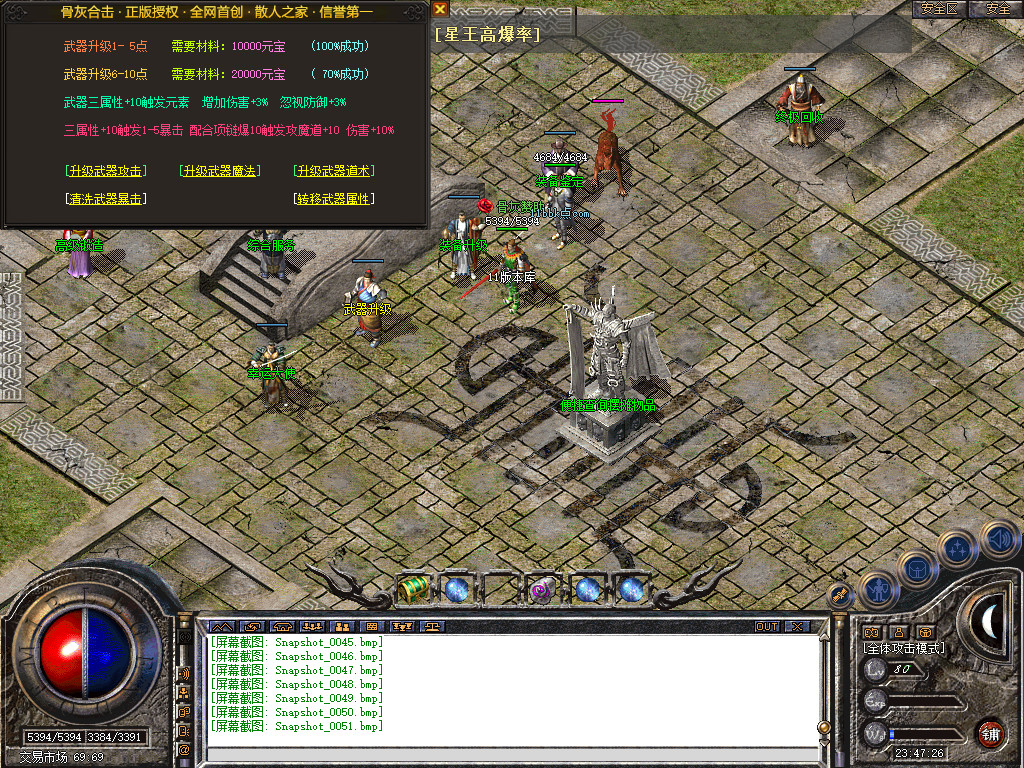Use the purple swirl scroll belt item

(542, 589)
